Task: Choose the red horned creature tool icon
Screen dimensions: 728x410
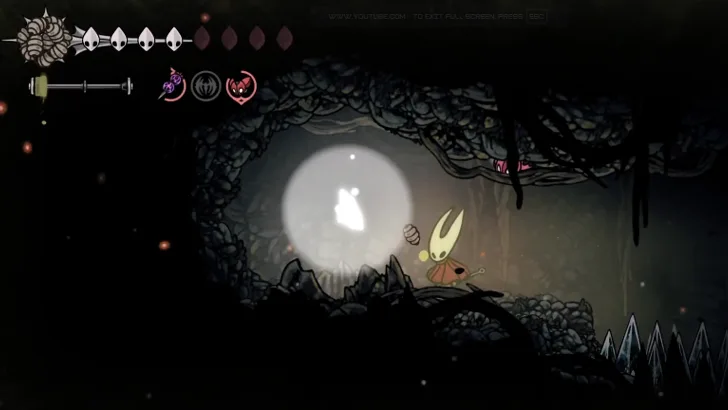Action: (x=241, y=86)
